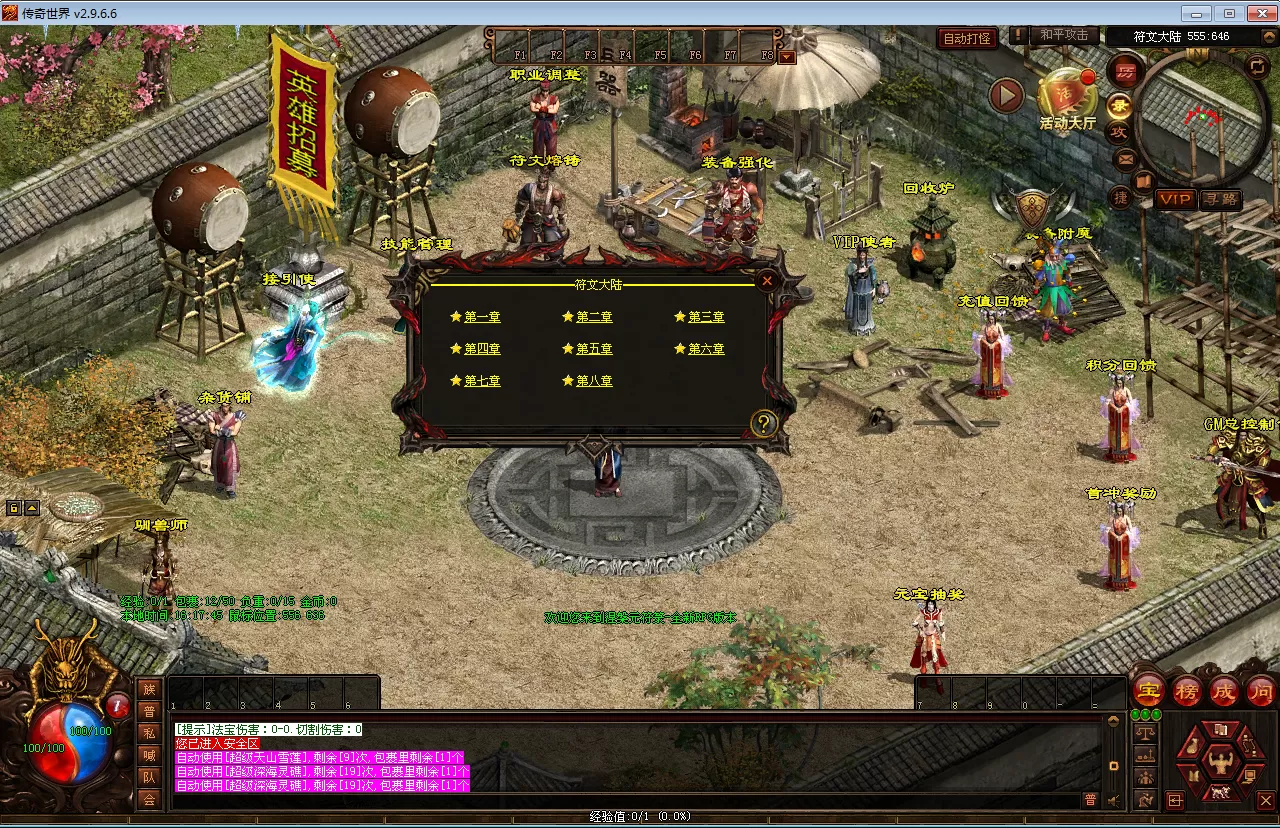Open the mail envelope icon
The height and width of the screenshot is (828, 1280).
pyautogui.click(x=1125, y=158)
